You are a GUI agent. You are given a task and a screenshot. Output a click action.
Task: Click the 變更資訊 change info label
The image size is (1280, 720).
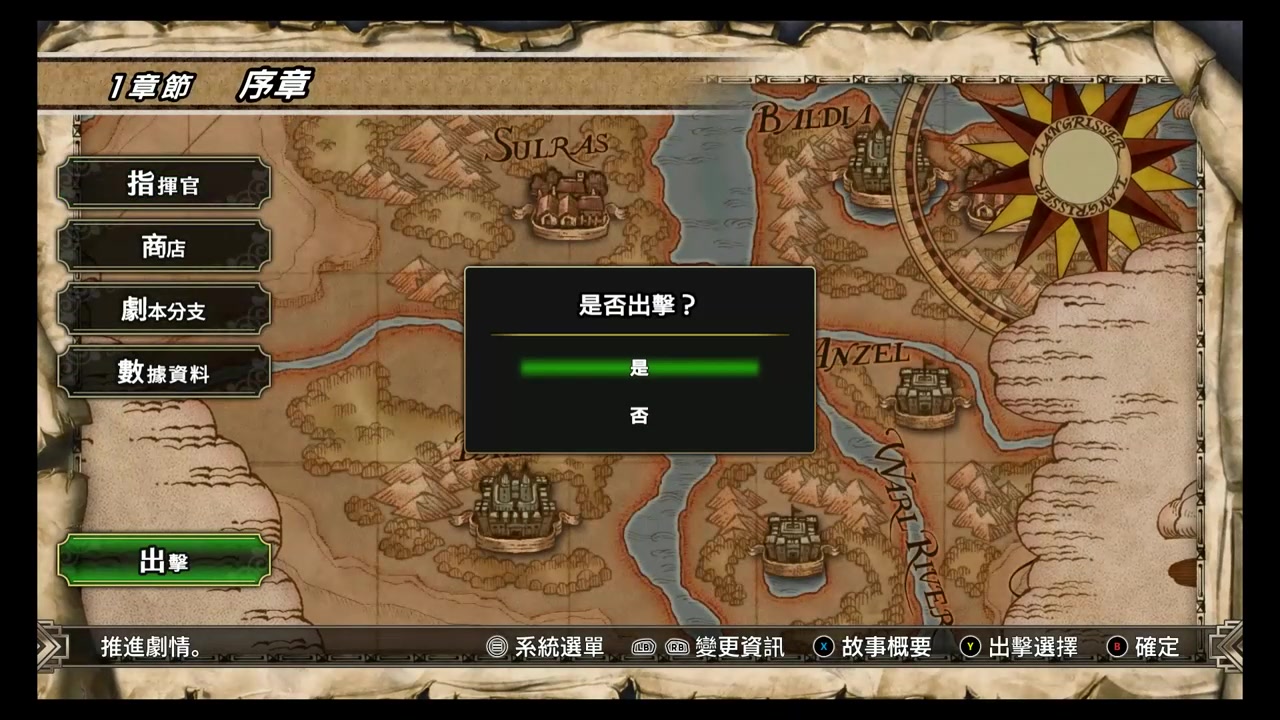click(738, 647)
